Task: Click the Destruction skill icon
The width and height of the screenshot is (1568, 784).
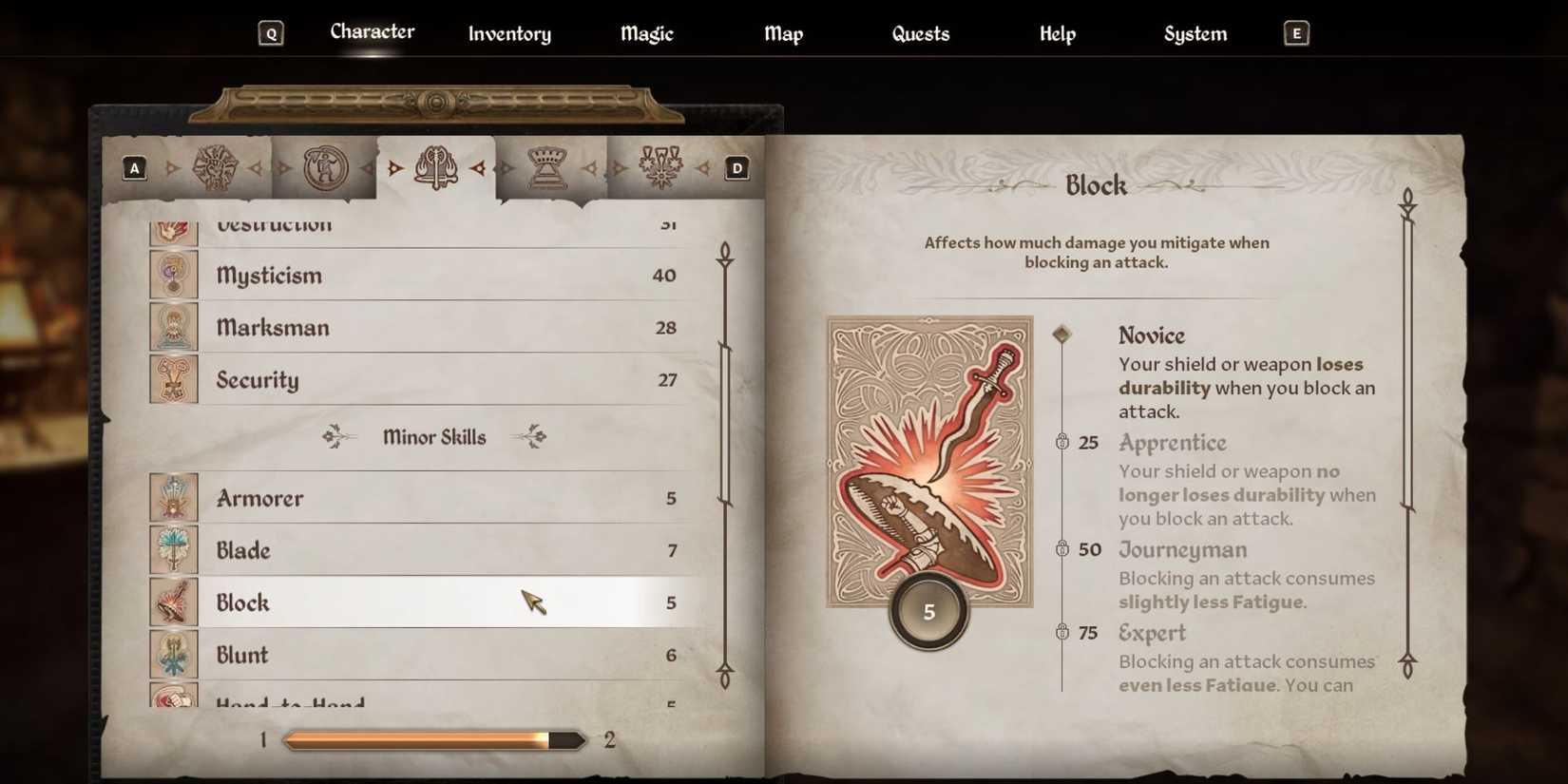Action: 174,228
